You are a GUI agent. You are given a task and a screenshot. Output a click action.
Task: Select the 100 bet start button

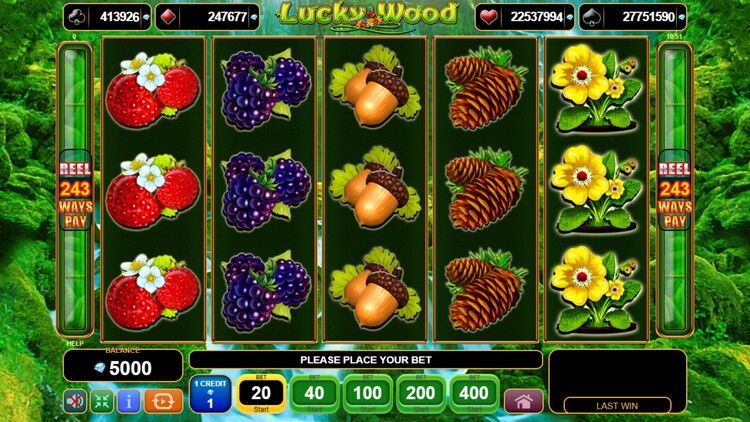[x=368, y=394]
